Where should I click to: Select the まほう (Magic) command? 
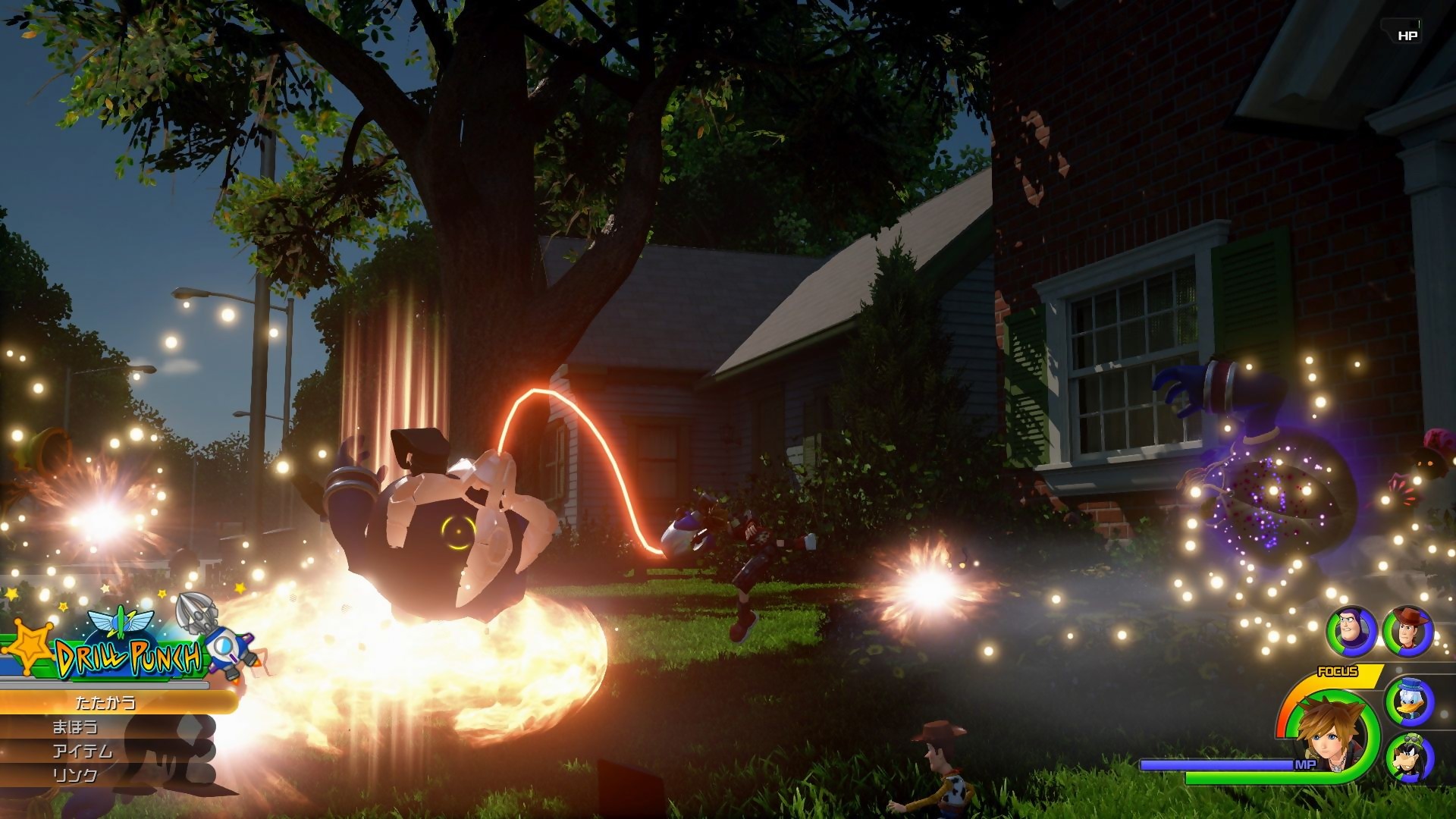point(75,728)
